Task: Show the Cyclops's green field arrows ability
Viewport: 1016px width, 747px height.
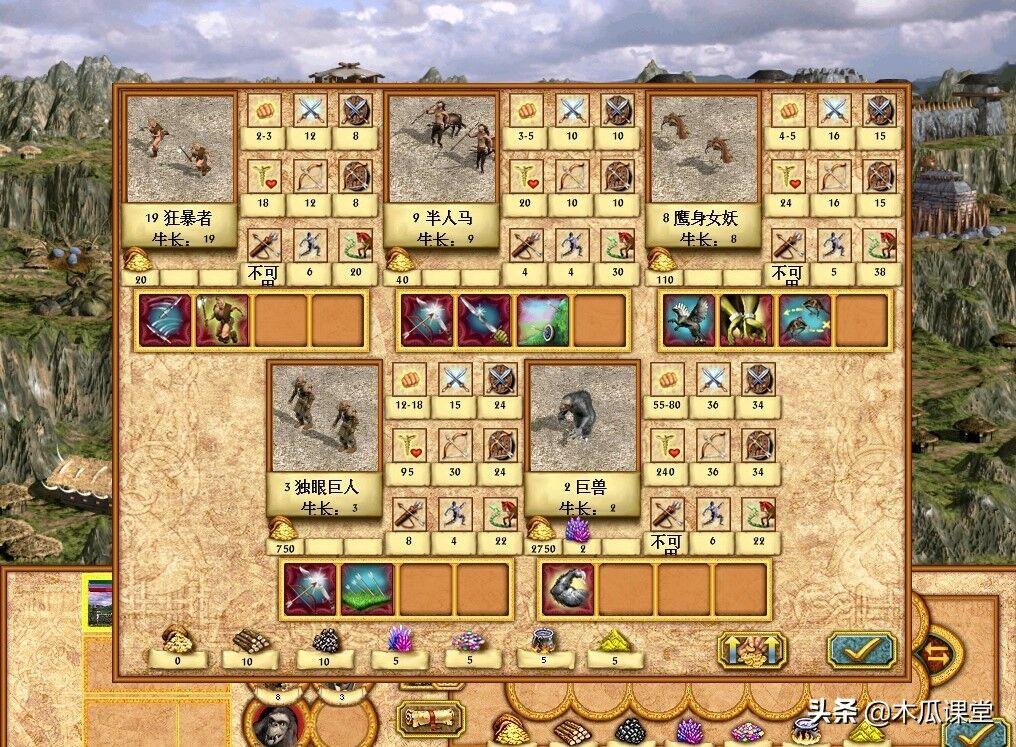Action: coord(368,589)
